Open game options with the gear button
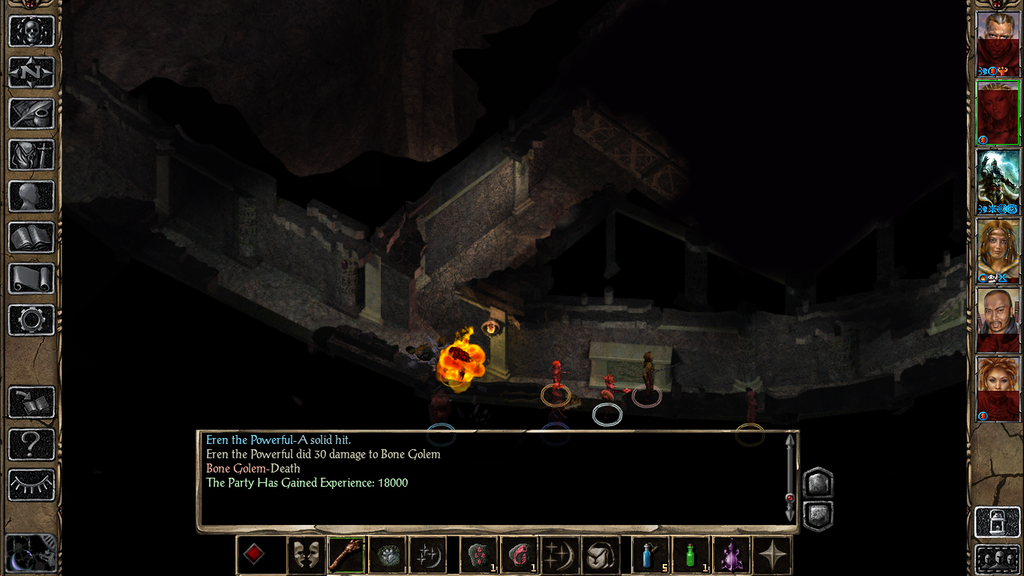This screenshot has height=576, width=1024. pyautogui.click(x=31, y=320)
